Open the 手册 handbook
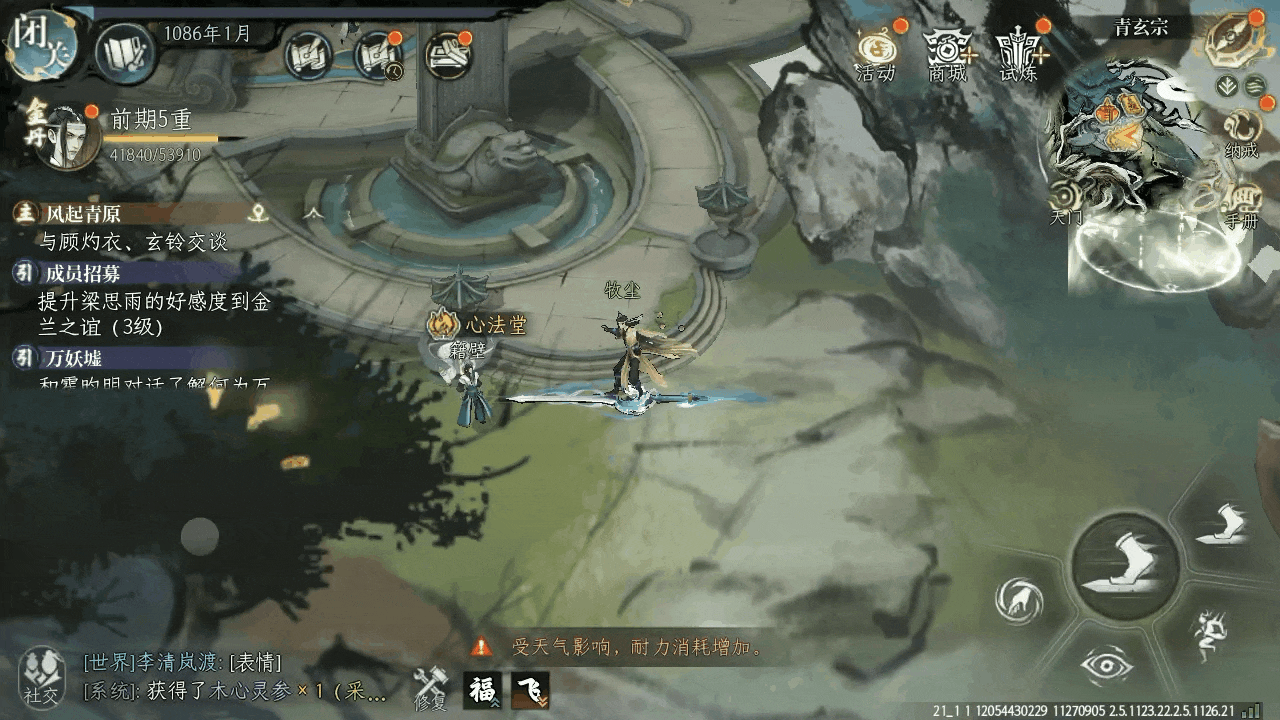The width and height of the screenshot is (1280, 720). pyautogui.click(x=1241, y=204)
